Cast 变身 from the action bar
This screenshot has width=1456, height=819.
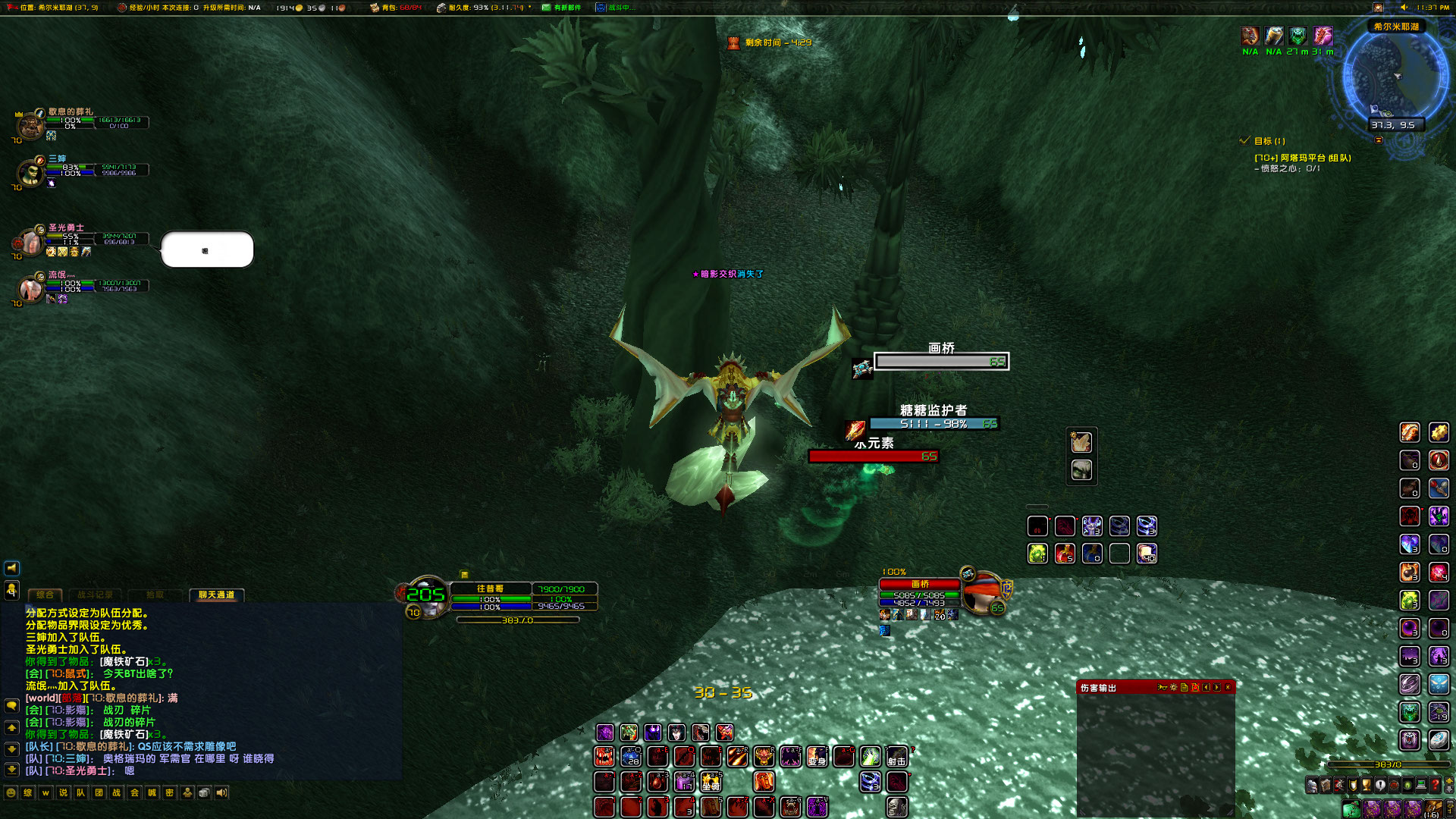[x=817, y=758]
